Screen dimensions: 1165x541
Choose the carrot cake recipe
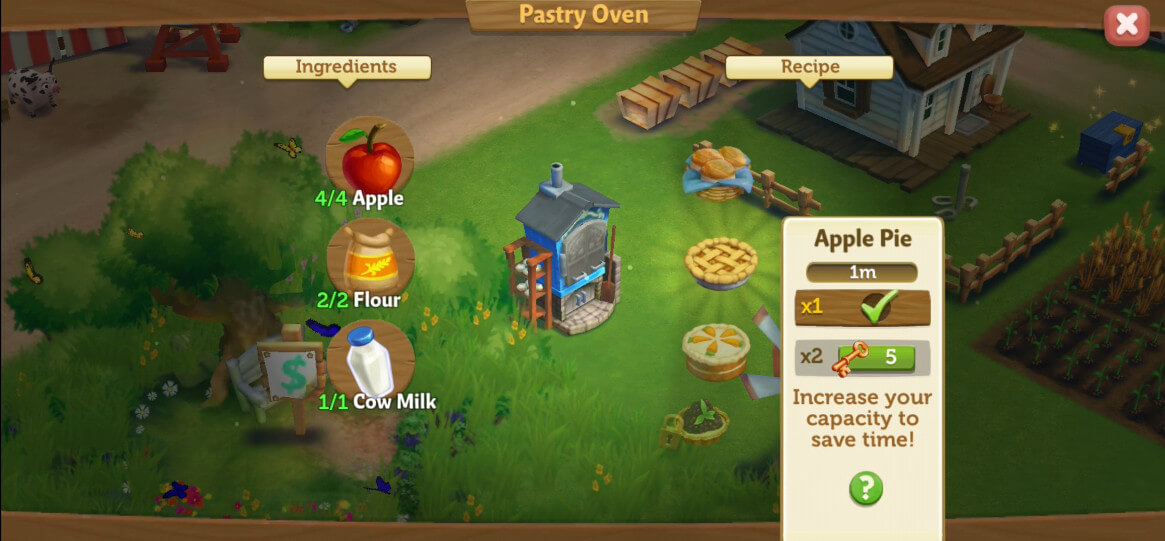click(x=716, y=349)
